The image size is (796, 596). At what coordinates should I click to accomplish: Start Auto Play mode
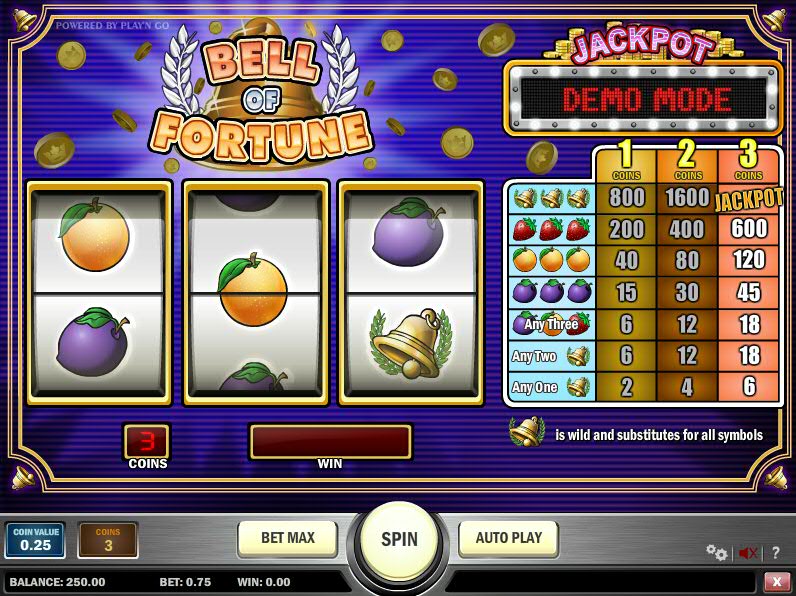(508, 538)
